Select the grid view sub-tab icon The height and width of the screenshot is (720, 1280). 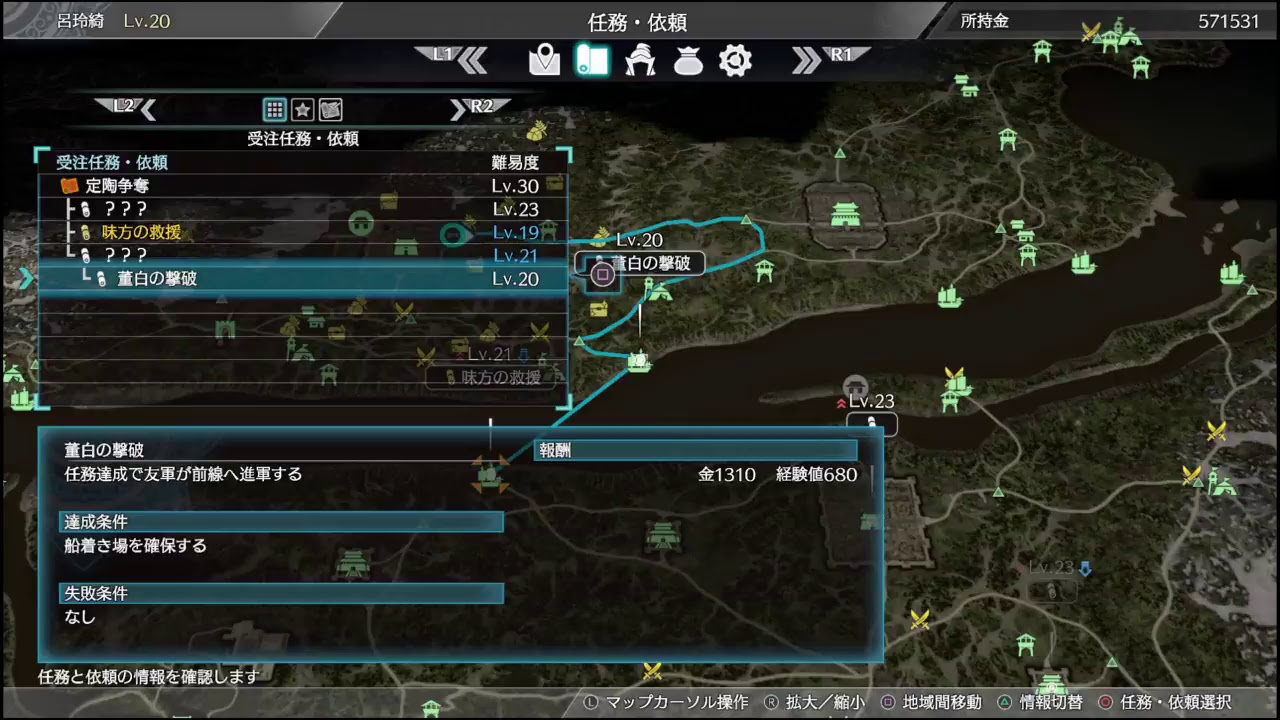pyautogui.click(x=275, y=110)
